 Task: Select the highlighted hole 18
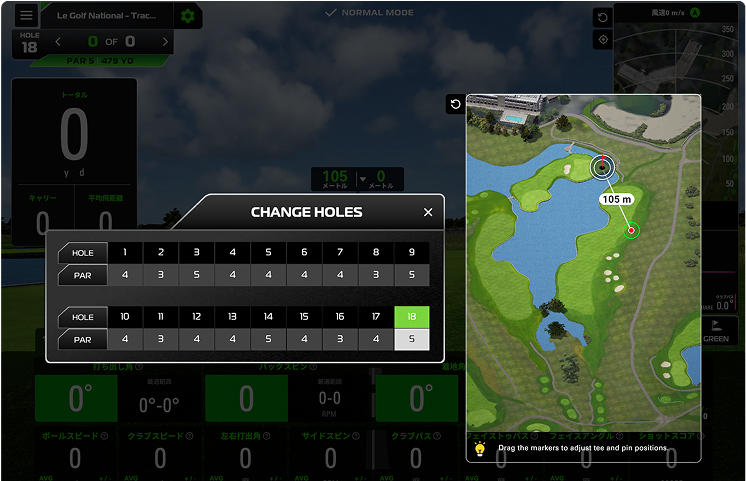(412, 317)
